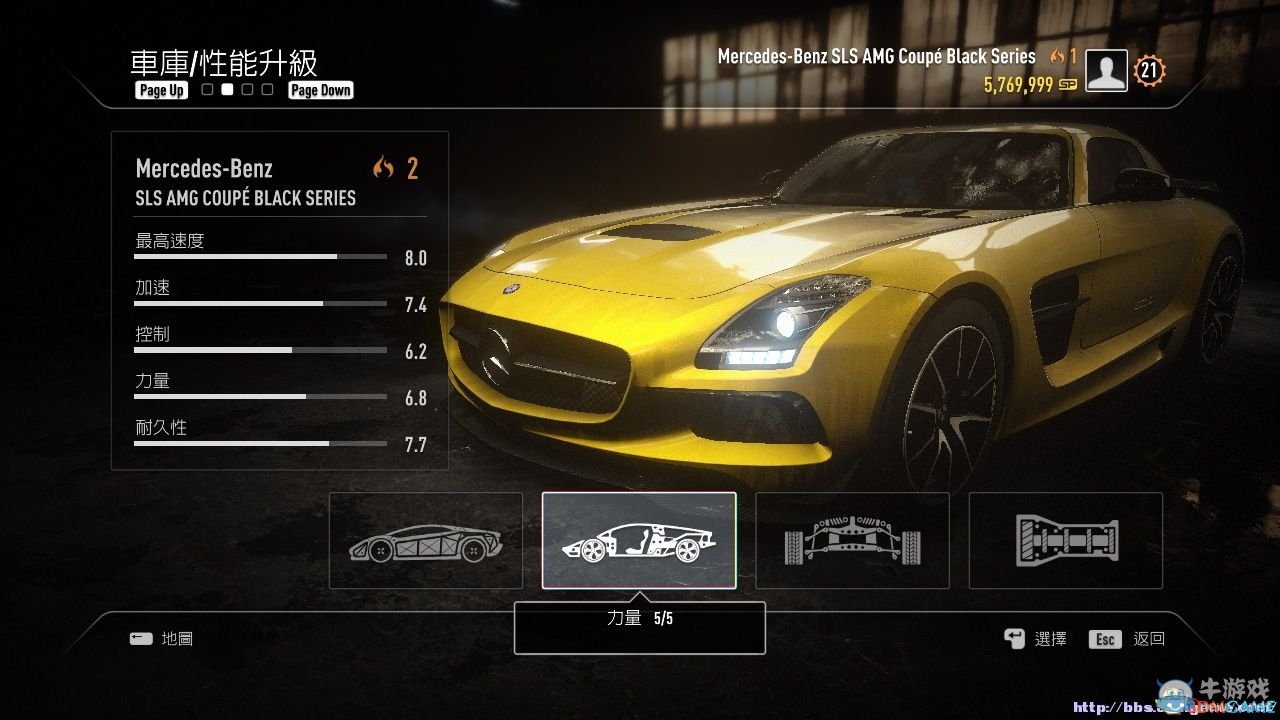Open the suspension and axle upgrade tile
The width and height of the screenshot is (1280, 720).
click(x=852, y=540)
